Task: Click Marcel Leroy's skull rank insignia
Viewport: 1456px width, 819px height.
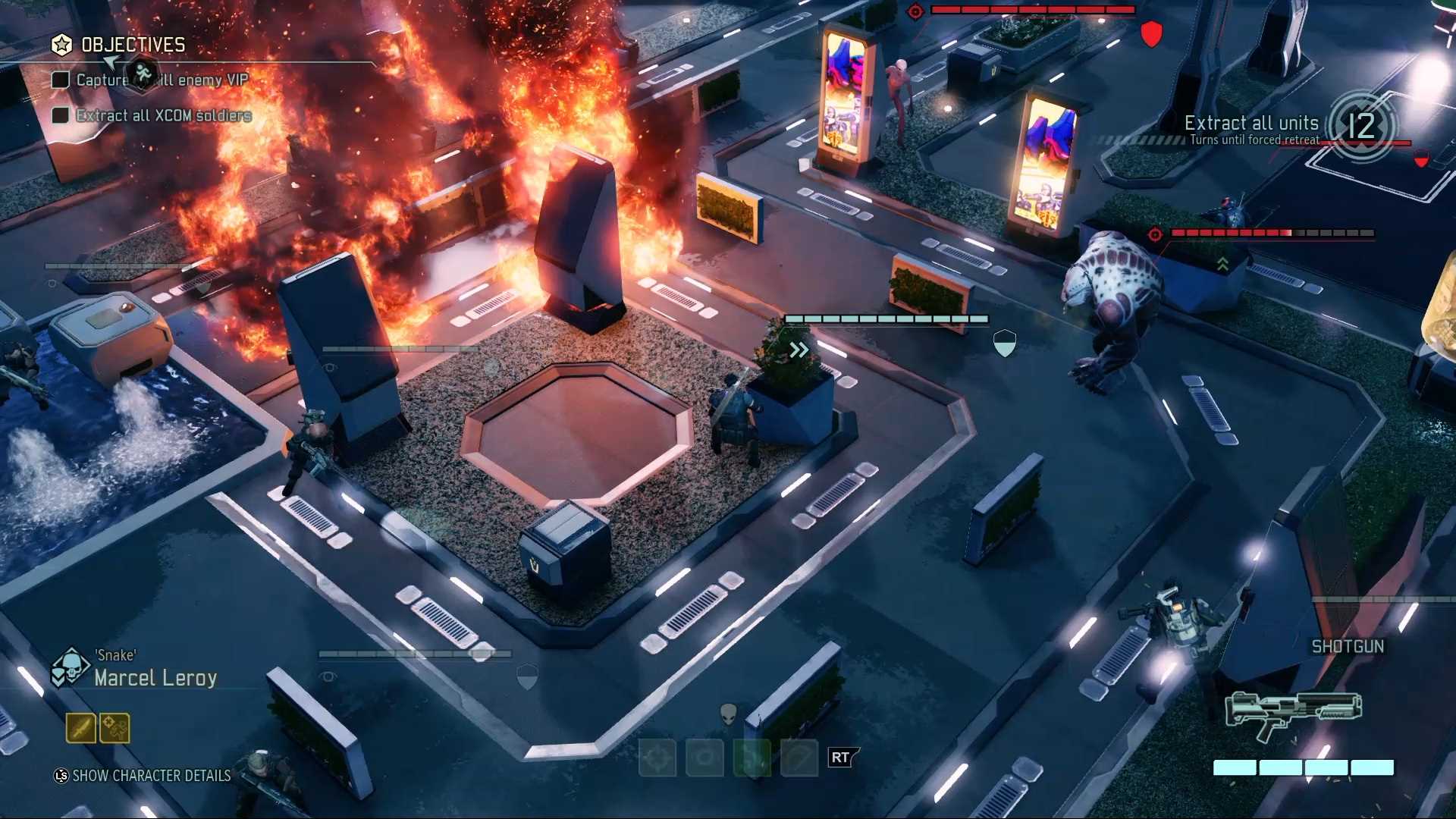Action: point(70,666)
